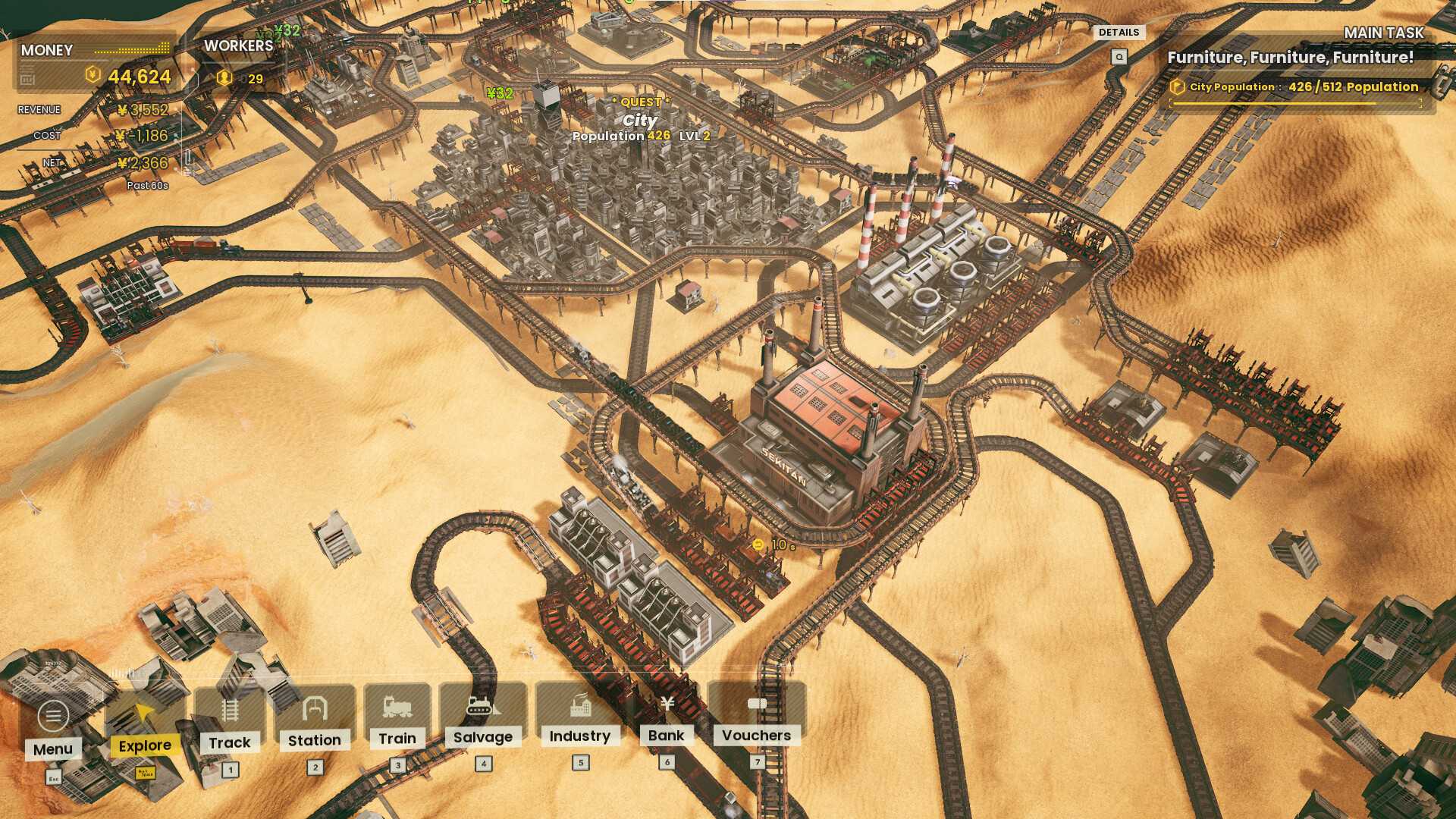Select the City quest label

pos(641,120)
